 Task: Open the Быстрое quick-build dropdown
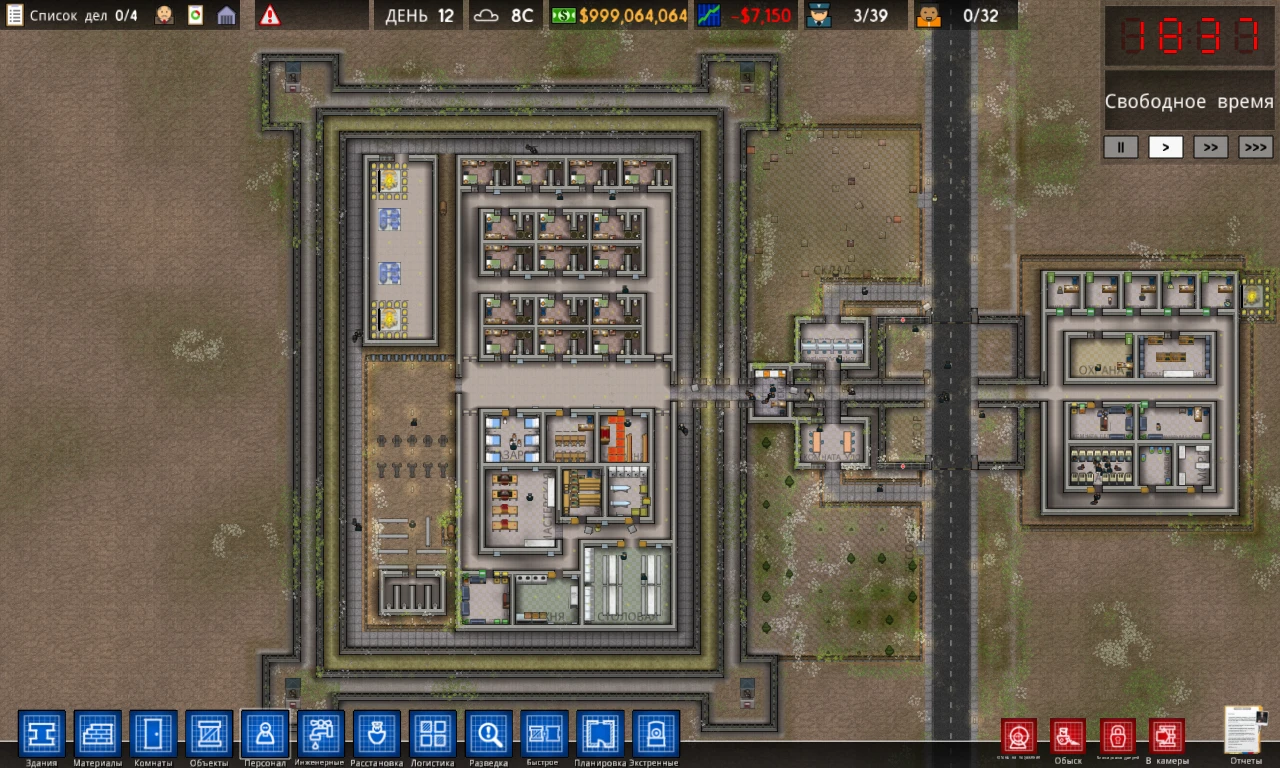(x=543, y=735)
